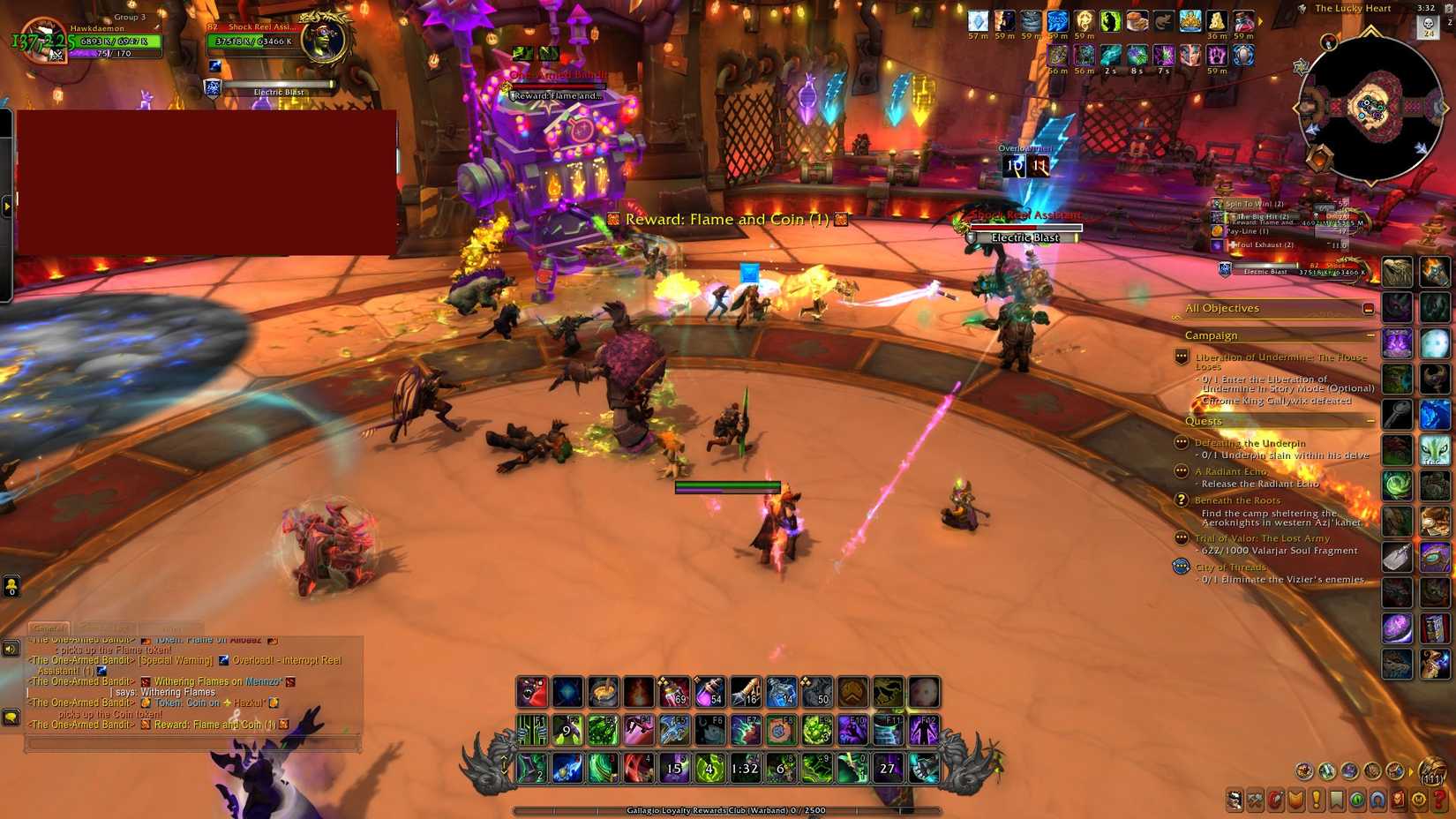
Task: Select the General chat tab
Action: 49,628
